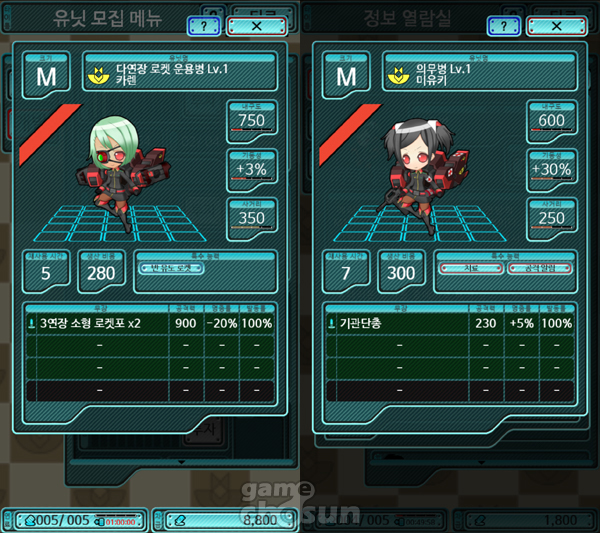Open help on the right unit panel

pos(504,26)
